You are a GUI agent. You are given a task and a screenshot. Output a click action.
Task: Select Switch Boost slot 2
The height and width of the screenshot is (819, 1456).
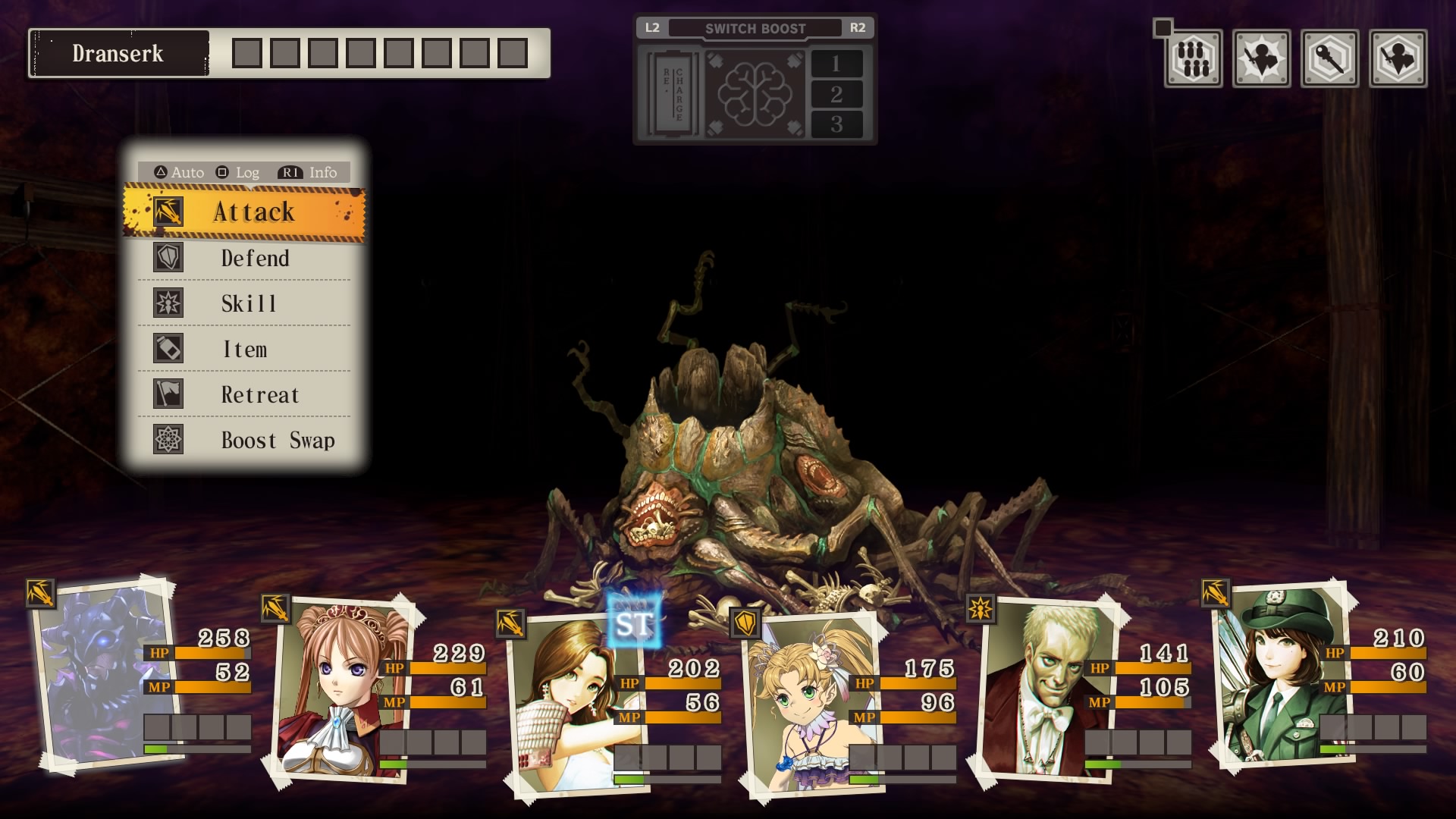(836, 94)
